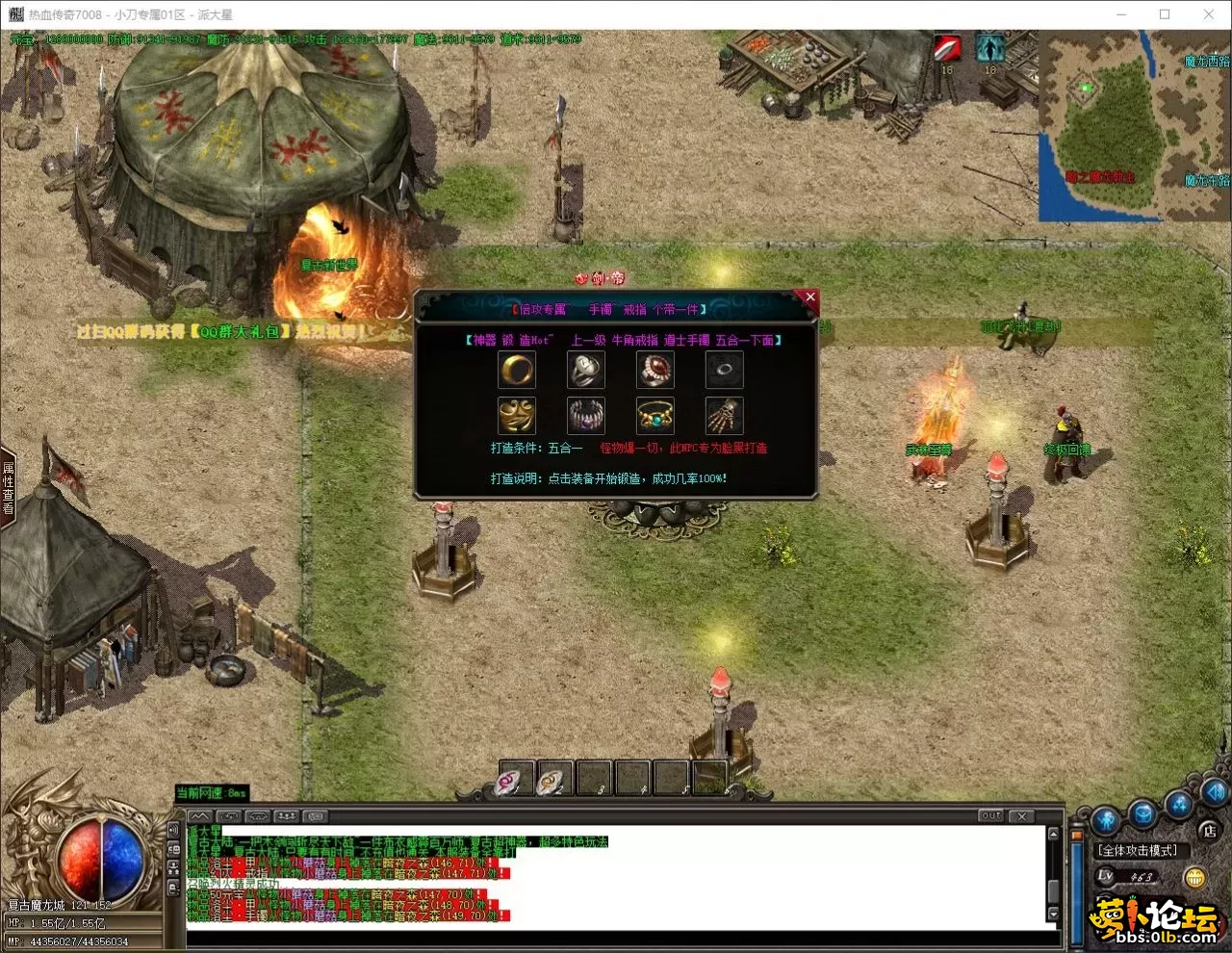Select the plain gold ring to forge
Screen dimensions: 1232x953
click(x=517, y=370)
